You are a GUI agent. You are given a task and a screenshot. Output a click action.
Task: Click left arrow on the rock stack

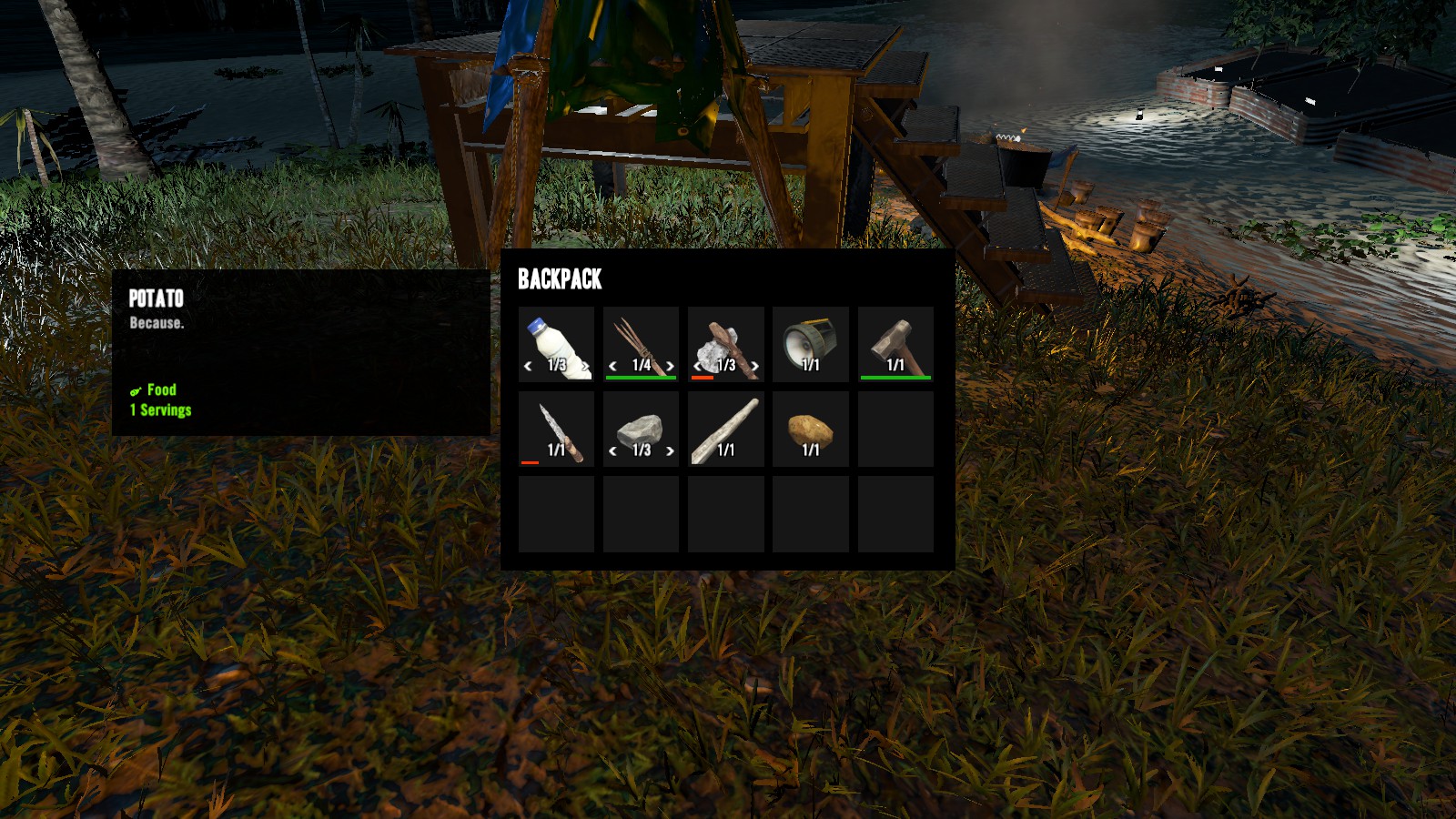(612, 450)
